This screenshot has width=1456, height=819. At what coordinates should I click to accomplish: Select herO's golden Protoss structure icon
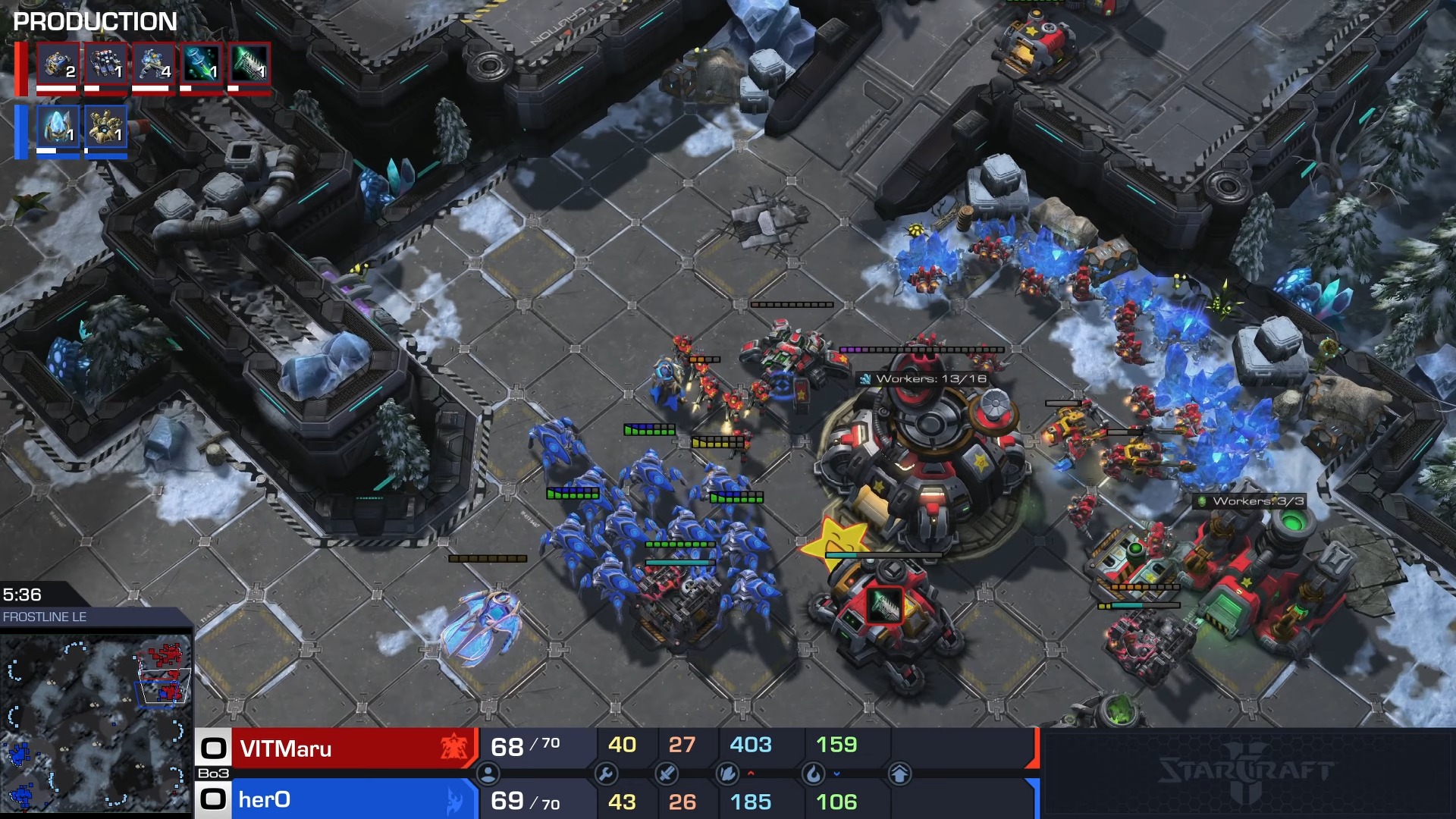click(105, 126)
